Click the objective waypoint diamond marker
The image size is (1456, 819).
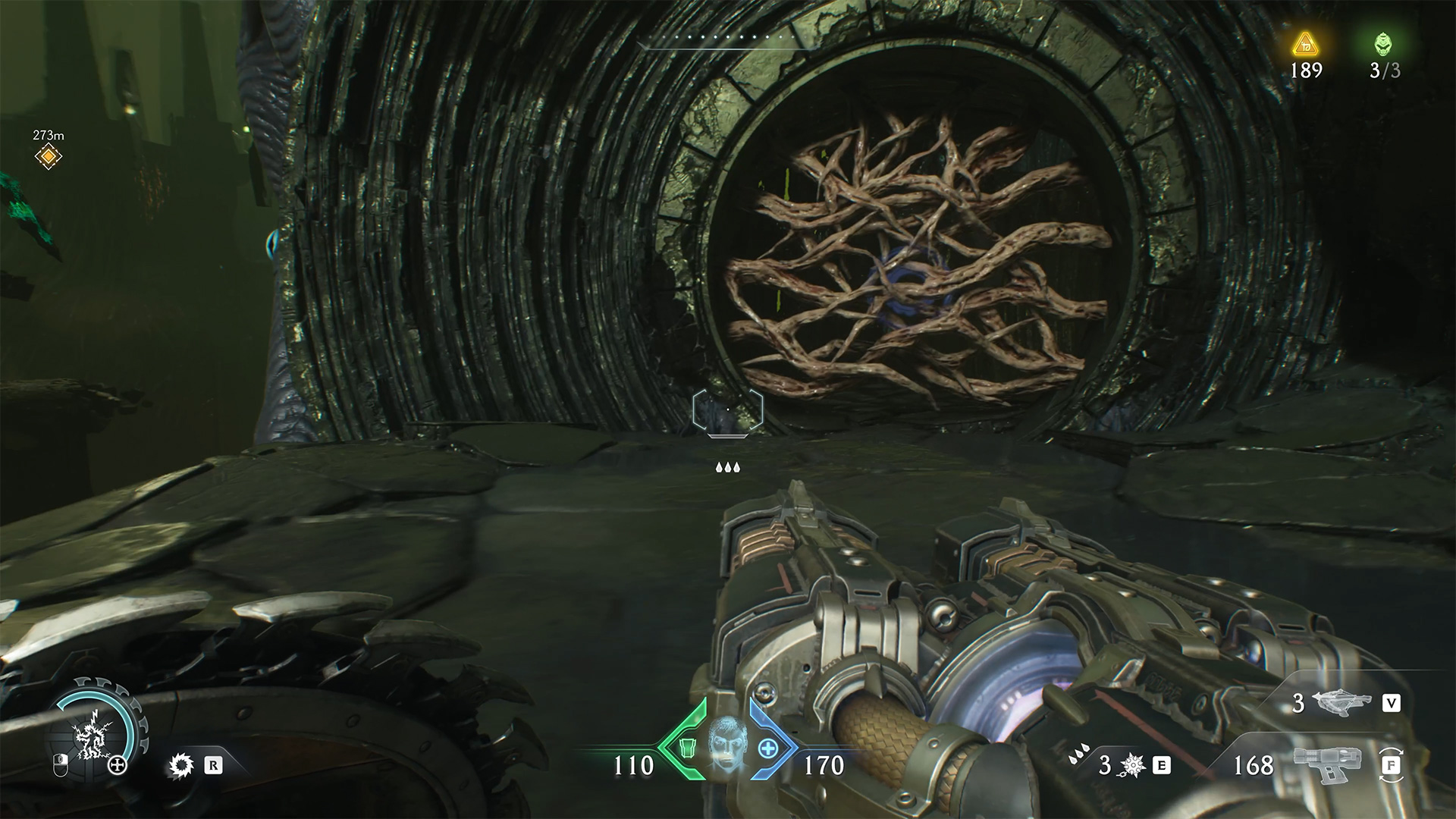point(49,157)
